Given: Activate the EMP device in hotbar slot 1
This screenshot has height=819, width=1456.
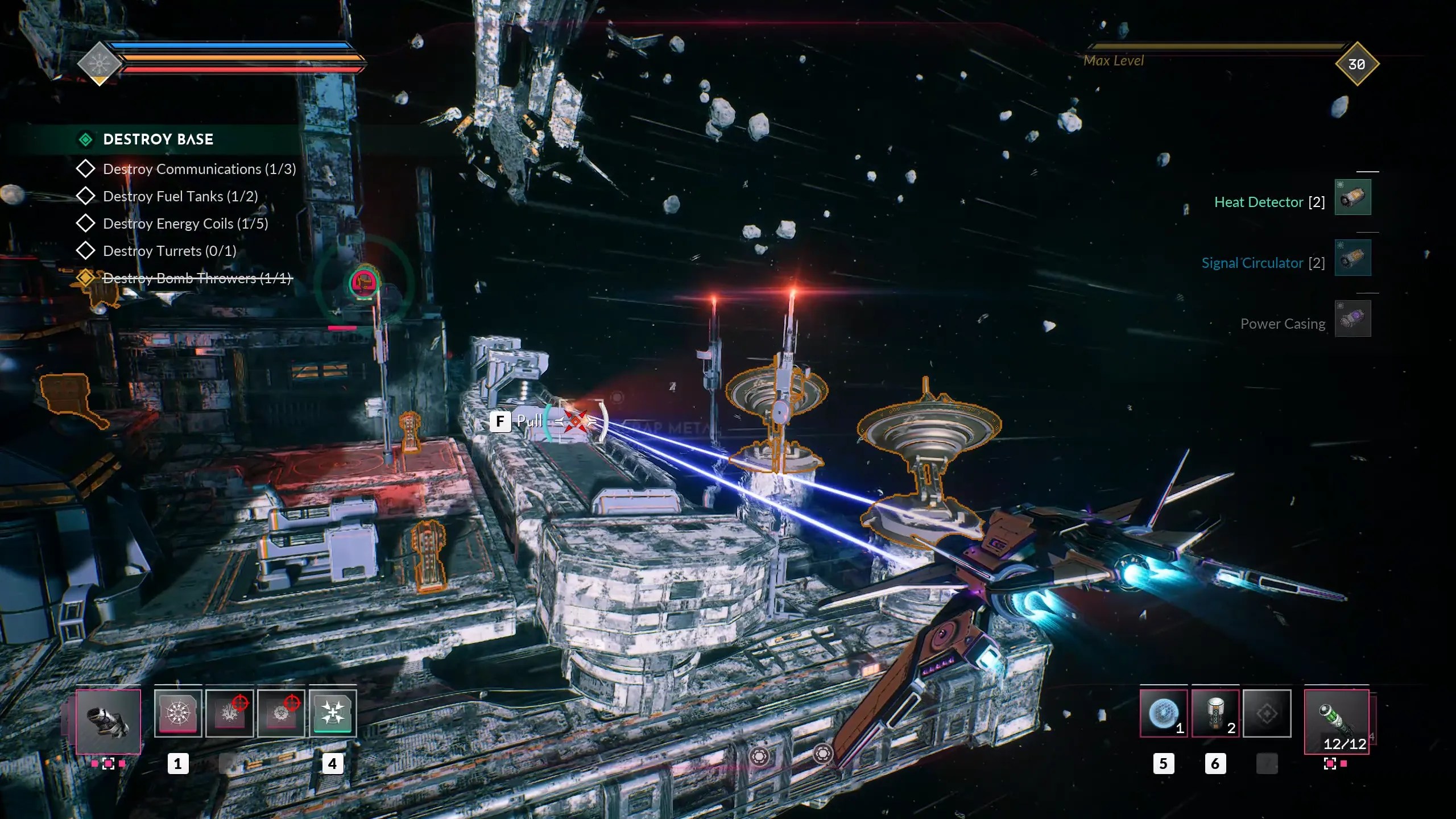Looking at the screenshot, I should tap(178, 713).
